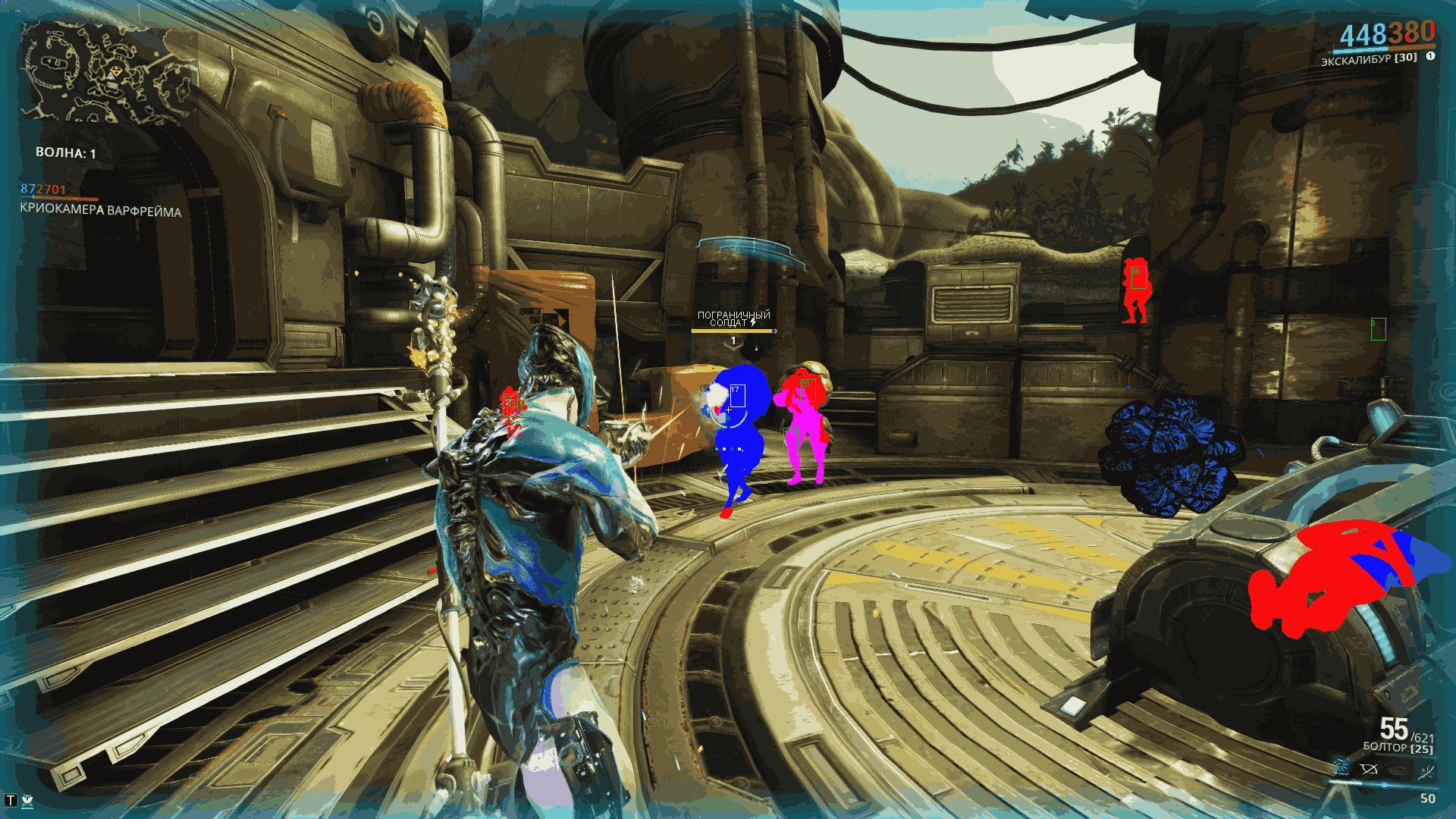Click the lightning icon beside ПОГРАНИЧНЫЙ СОЛДАТ
The width and height of the screenshot is (1456, 819).
[753, 322]
